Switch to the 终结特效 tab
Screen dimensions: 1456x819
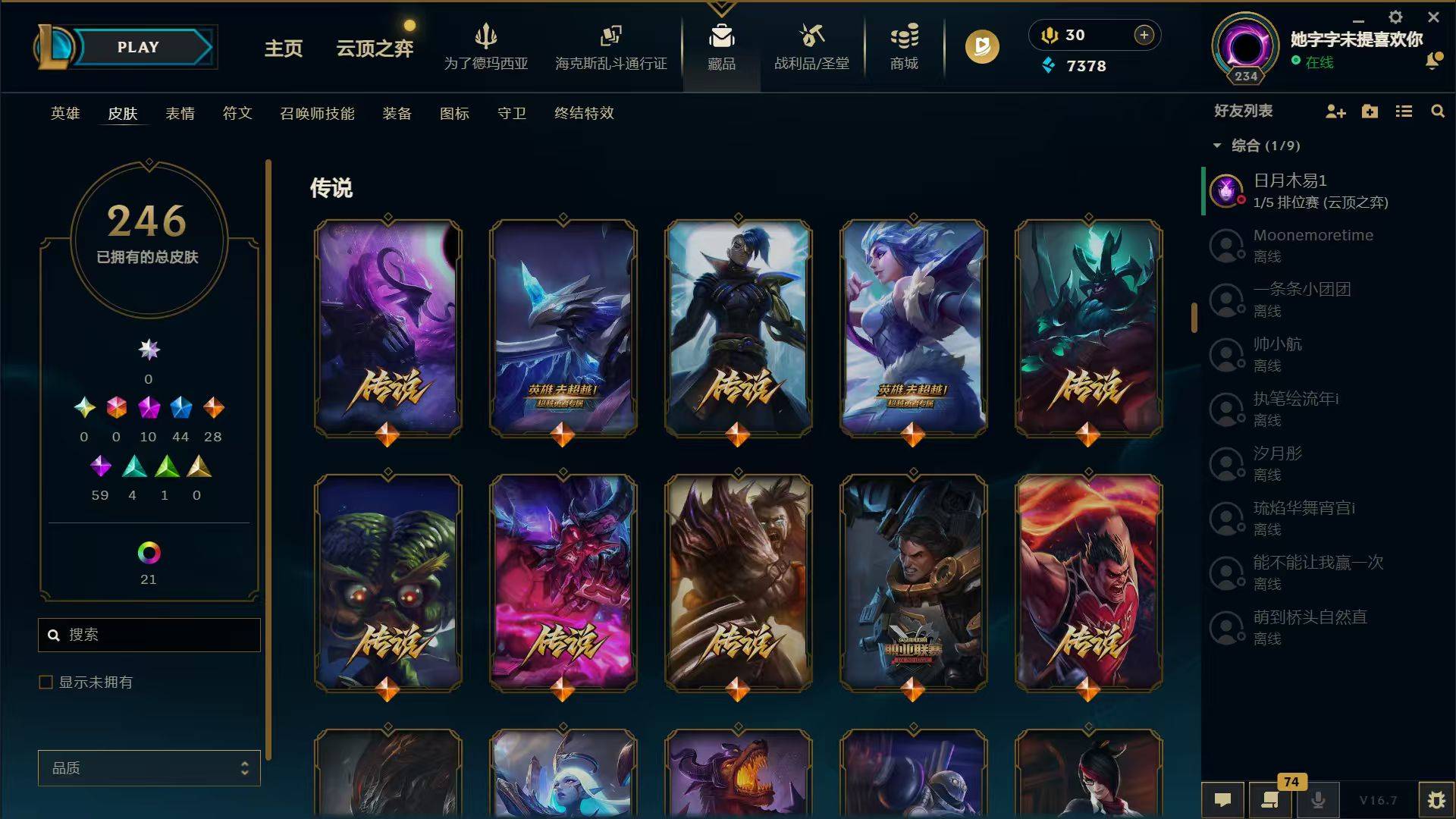(x=583, y=114)
